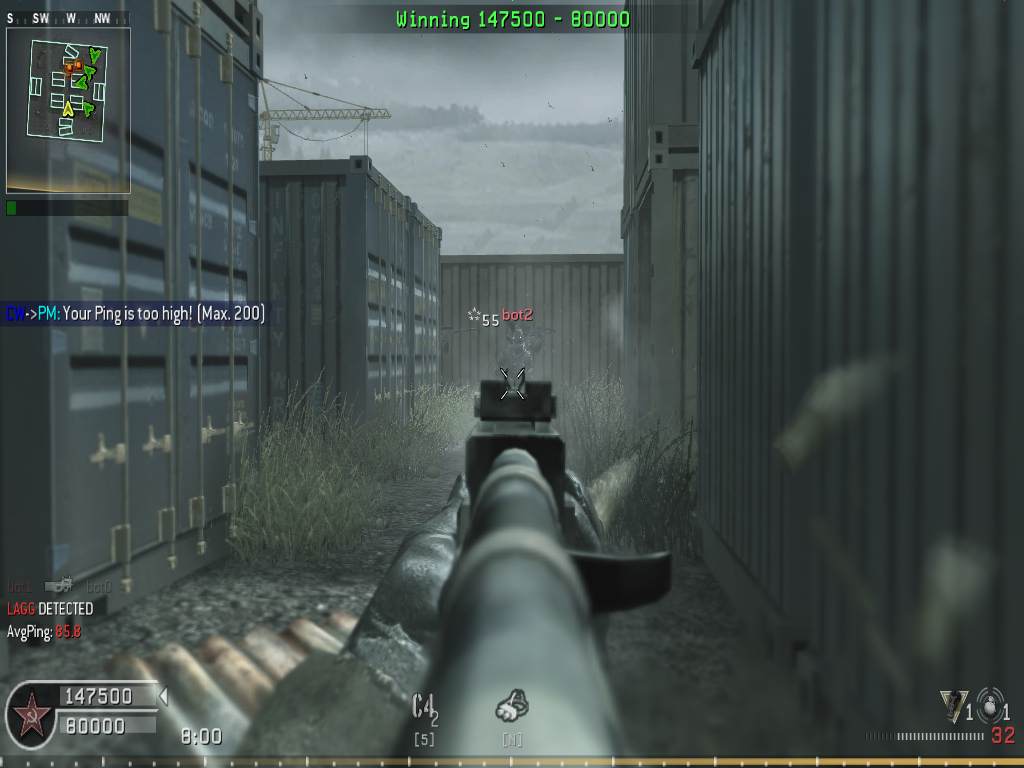Click the compass heading strip
The width and height of the screenshot is (1024, 768).
(67, 18)
